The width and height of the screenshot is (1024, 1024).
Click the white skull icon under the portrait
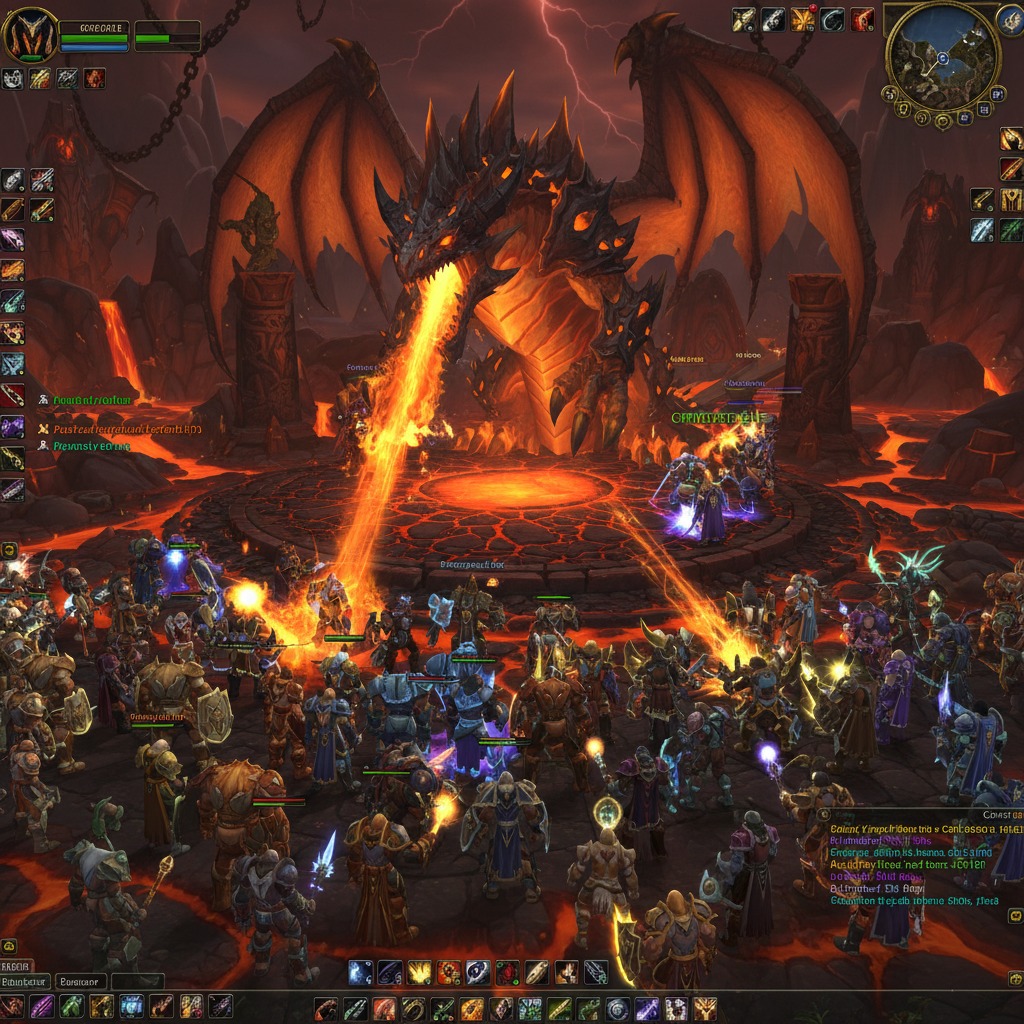click(13, 79)
